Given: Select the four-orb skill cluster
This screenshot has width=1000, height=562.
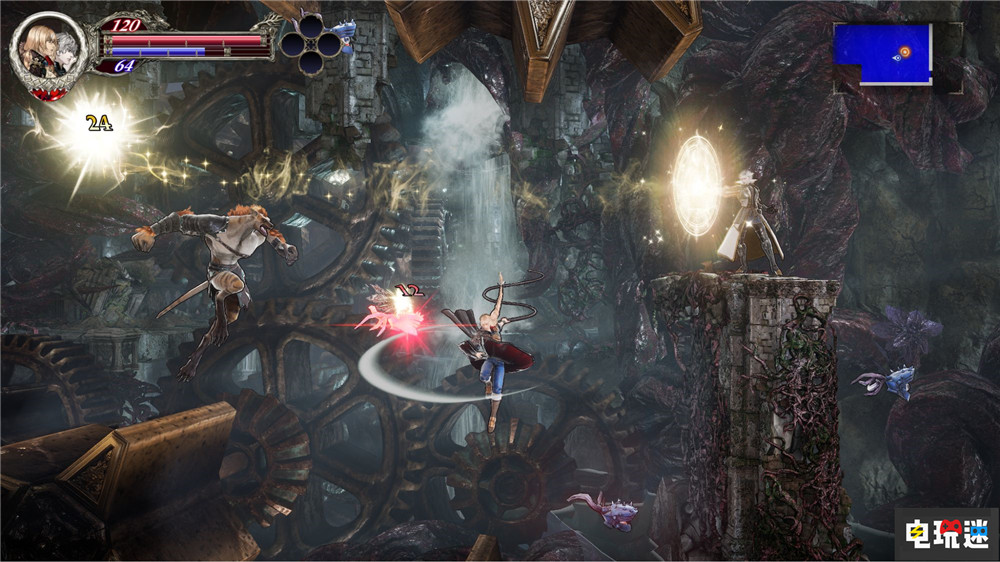Looking at the screenshot, I should [310, 43].
